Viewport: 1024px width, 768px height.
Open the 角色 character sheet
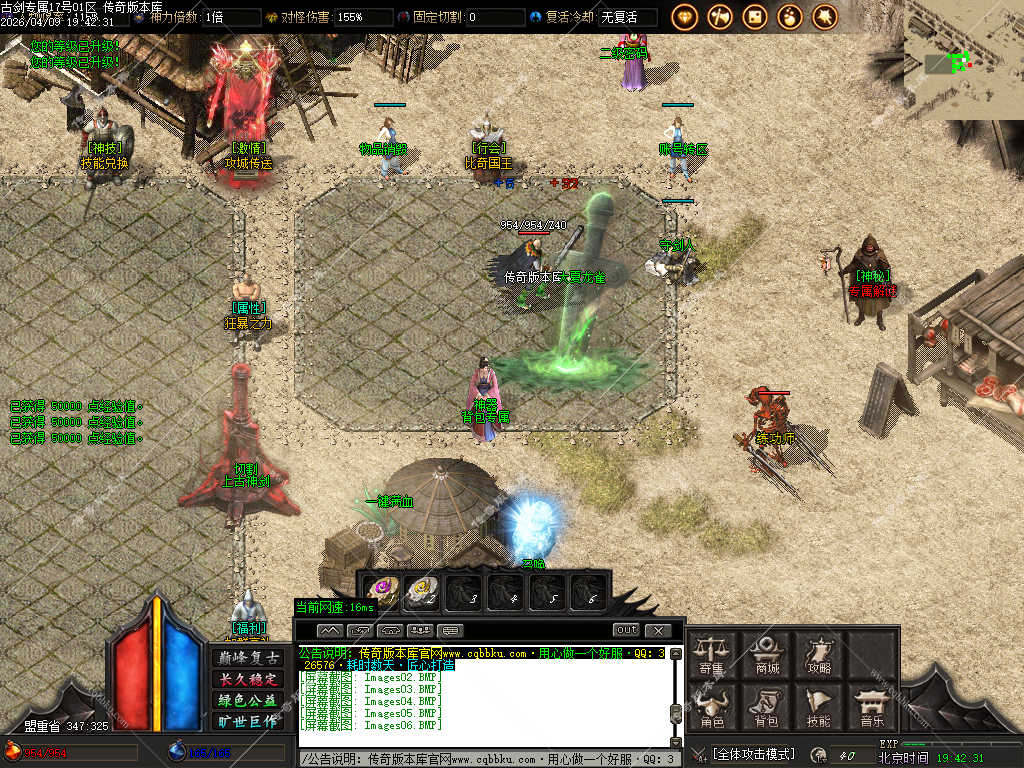pos(712,707)
